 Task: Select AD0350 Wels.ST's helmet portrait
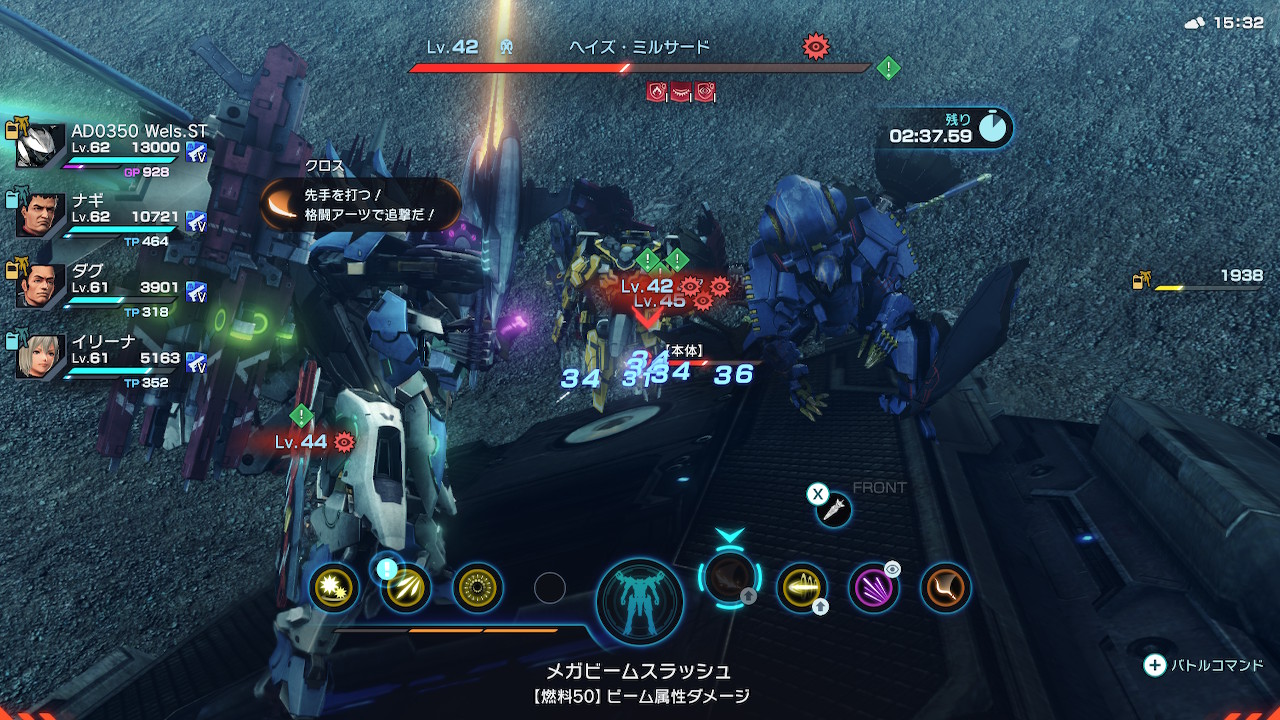coord(41,146)
